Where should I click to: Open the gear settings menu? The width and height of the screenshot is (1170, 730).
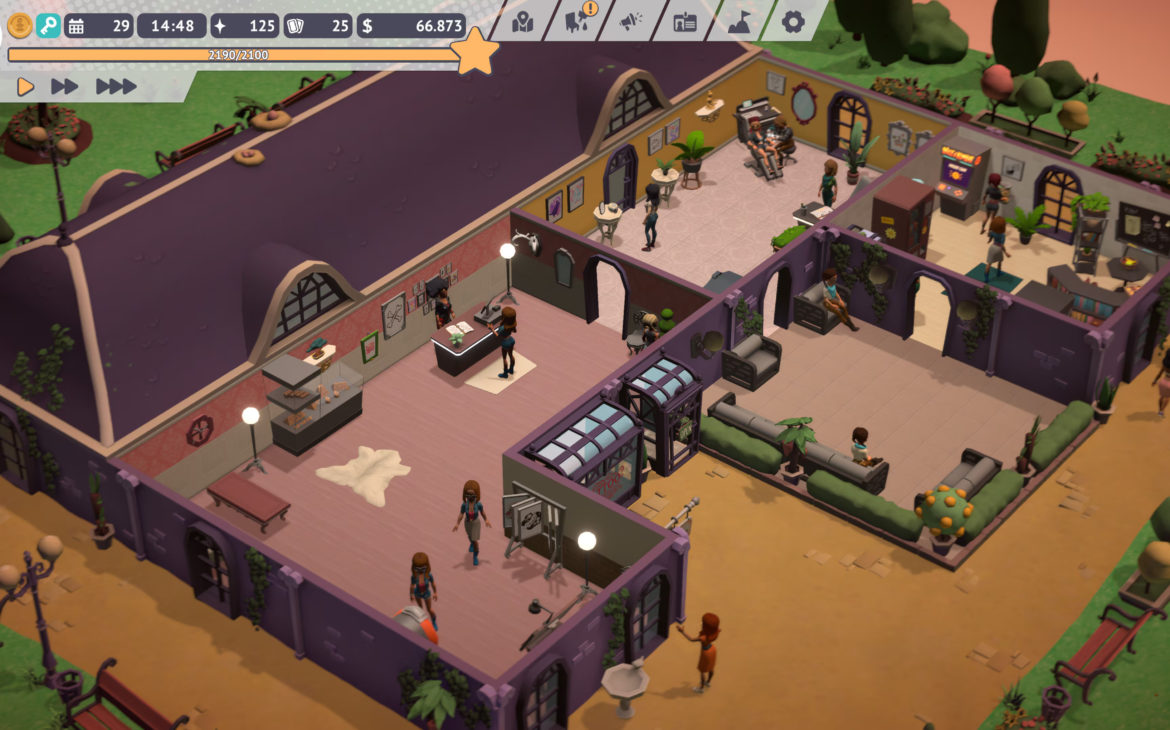pos(793,21)
